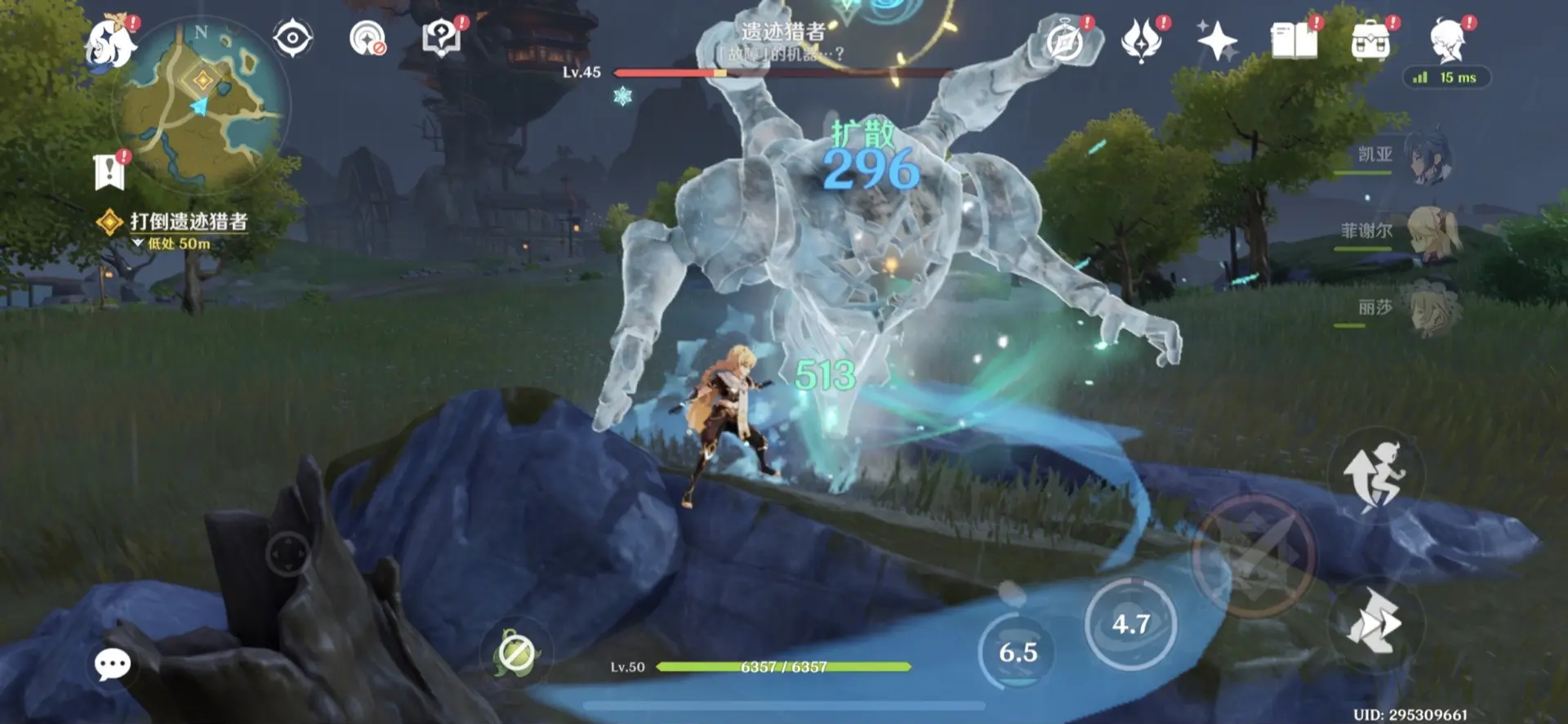The image size is (1568, 724).
Task: Tap the jump button
Action: point(1375,476)
